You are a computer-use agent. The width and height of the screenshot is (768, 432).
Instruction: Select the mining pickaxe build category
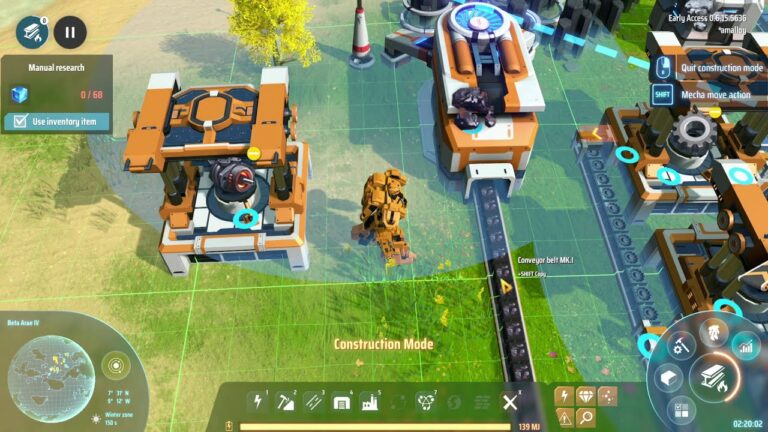coord(287,402)
